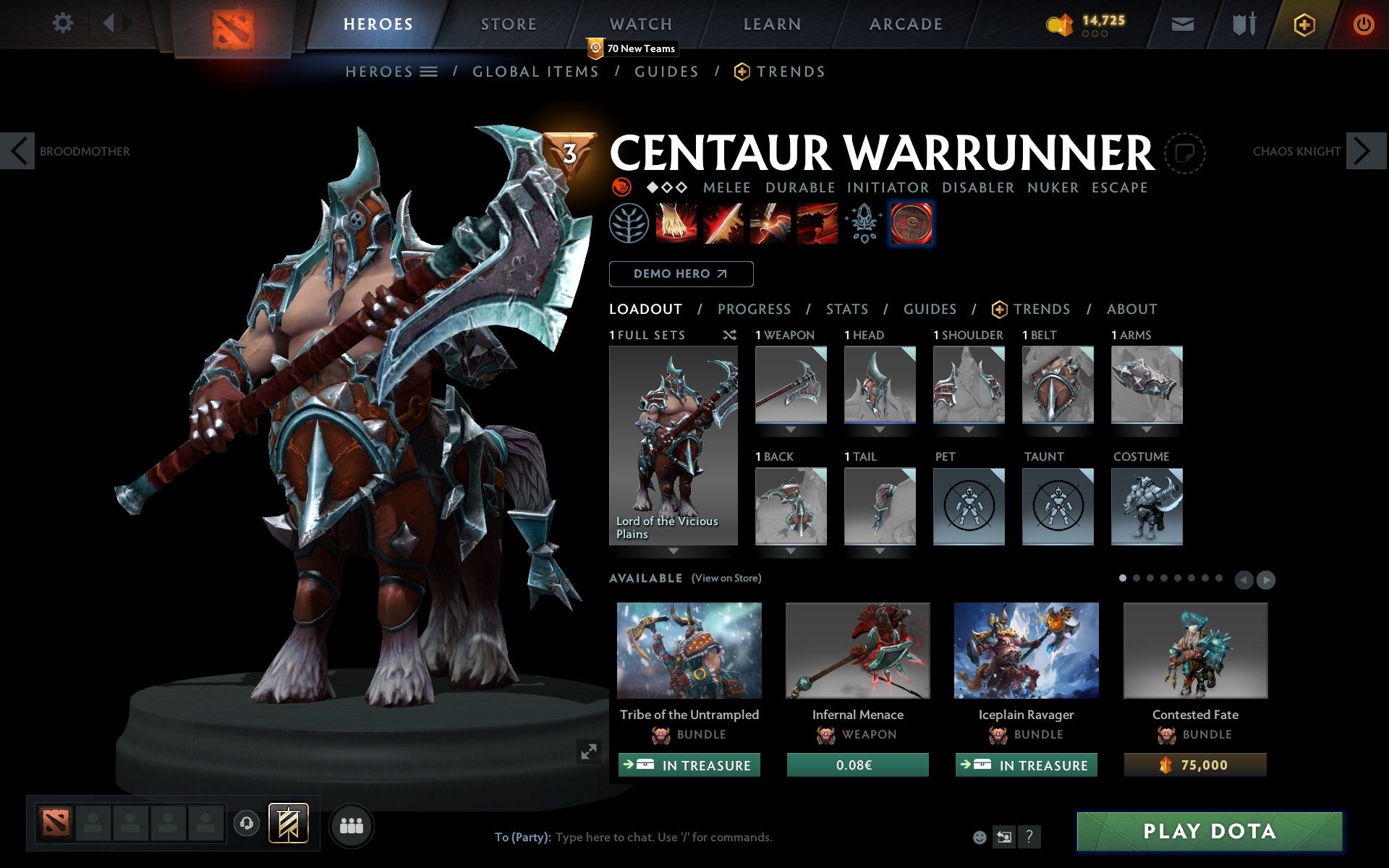The width and height of the screenshot is (1389, 868).
Task: Expand the 1 WEAPON slot dropdown arrow
Action: click(791, 428)
